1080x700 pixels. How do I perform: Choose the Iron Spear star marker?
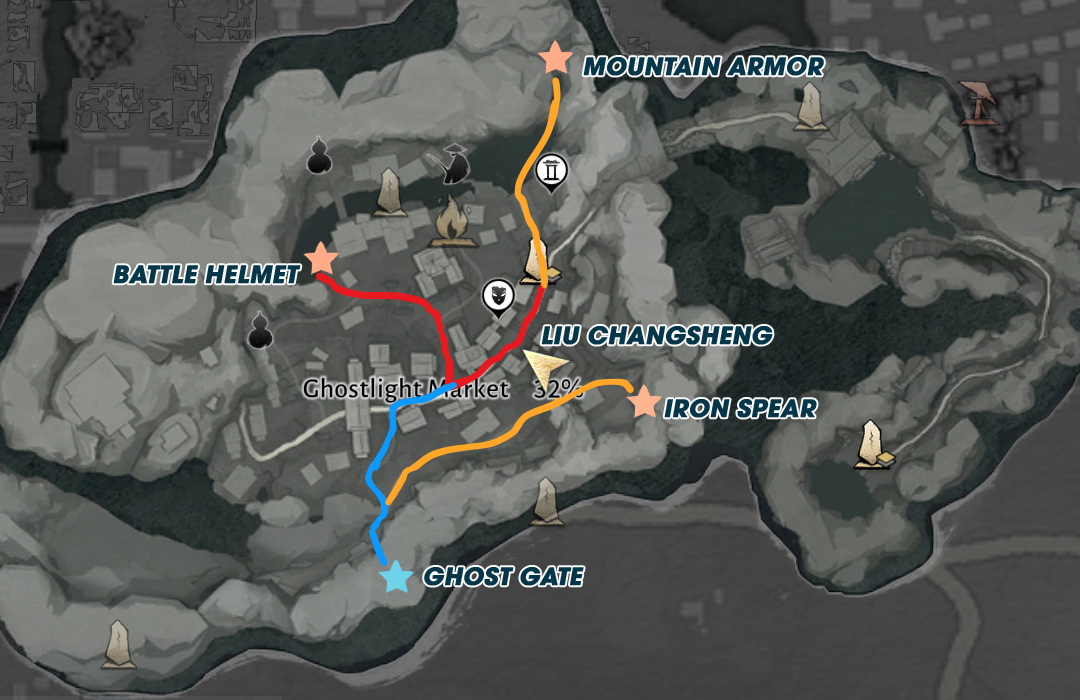click(644, 402)
